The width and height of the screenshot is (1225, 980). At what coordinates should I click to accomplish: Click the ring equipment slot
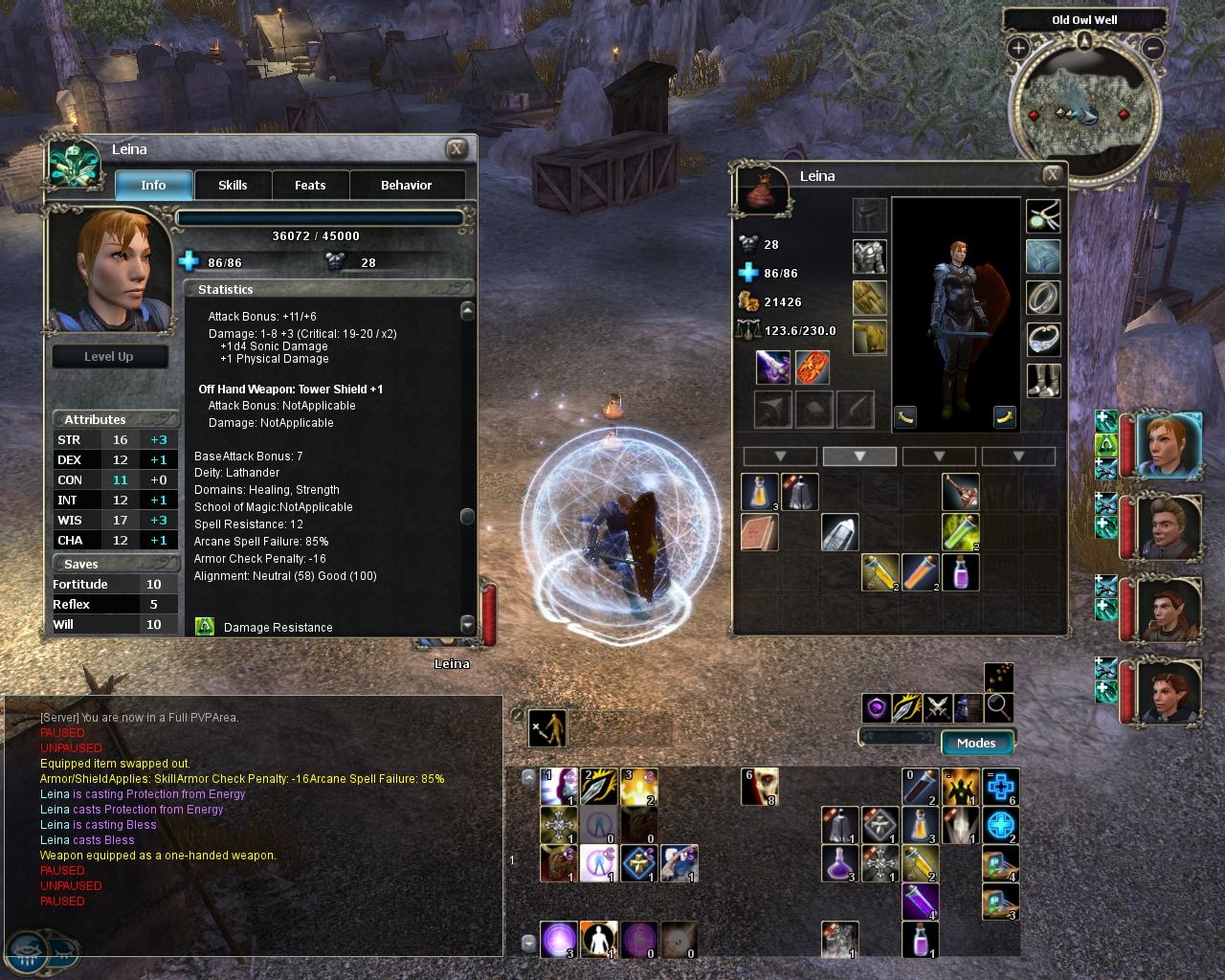1043,298
